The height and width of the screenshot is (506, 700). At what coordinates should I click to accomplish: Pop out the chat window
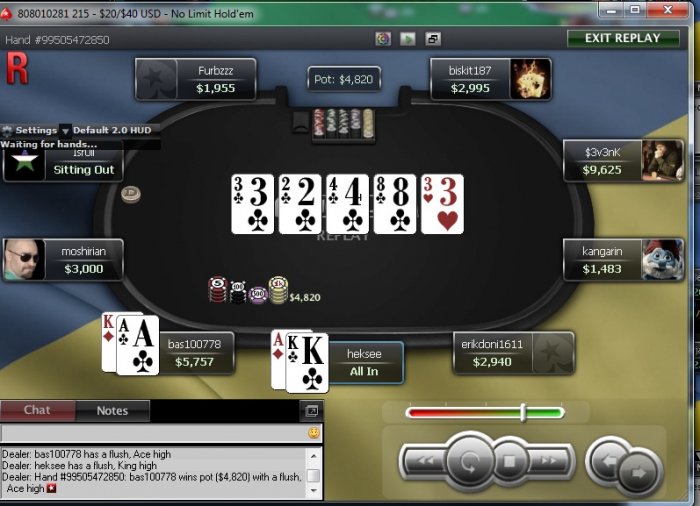click(311, 411)
